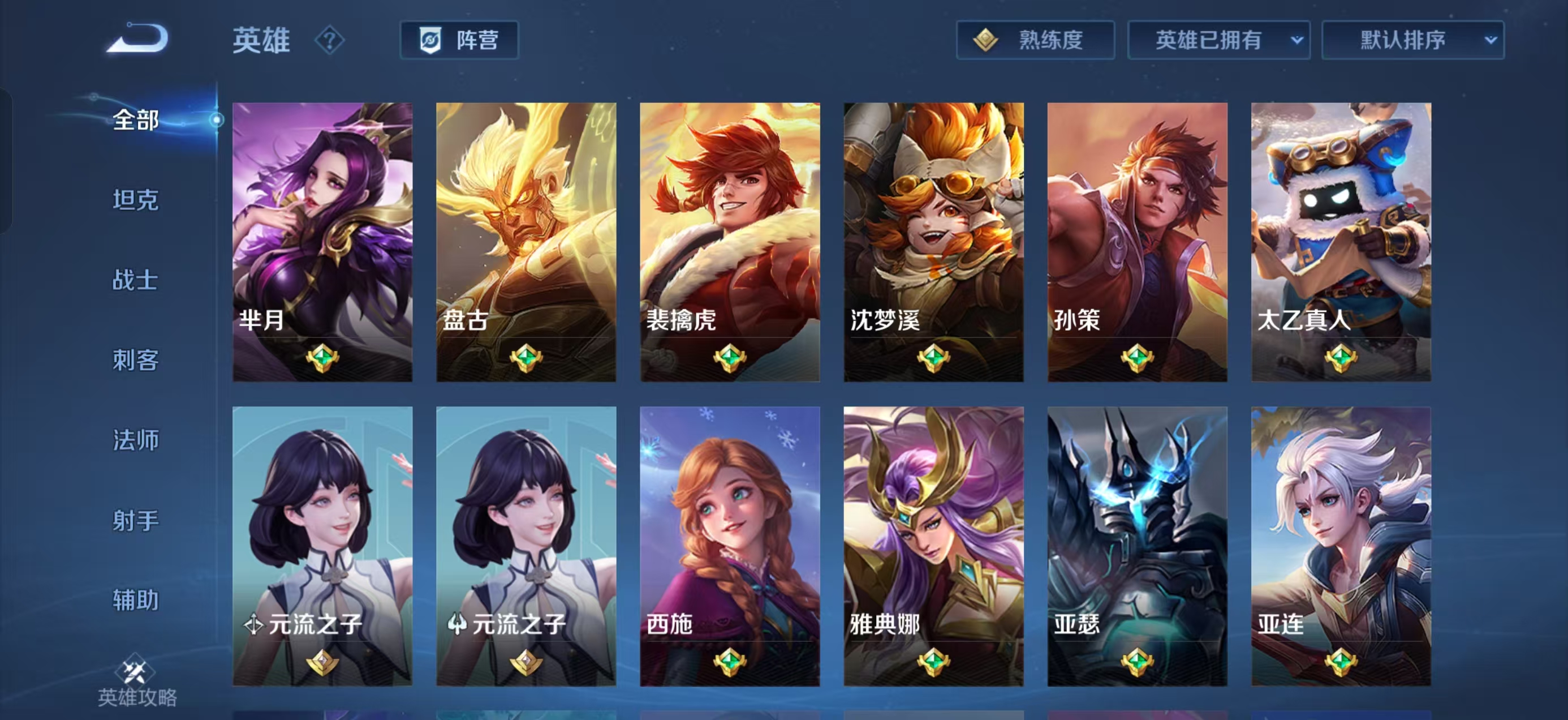
Task: Click the 阵营 button
Action: coord(459,41)
